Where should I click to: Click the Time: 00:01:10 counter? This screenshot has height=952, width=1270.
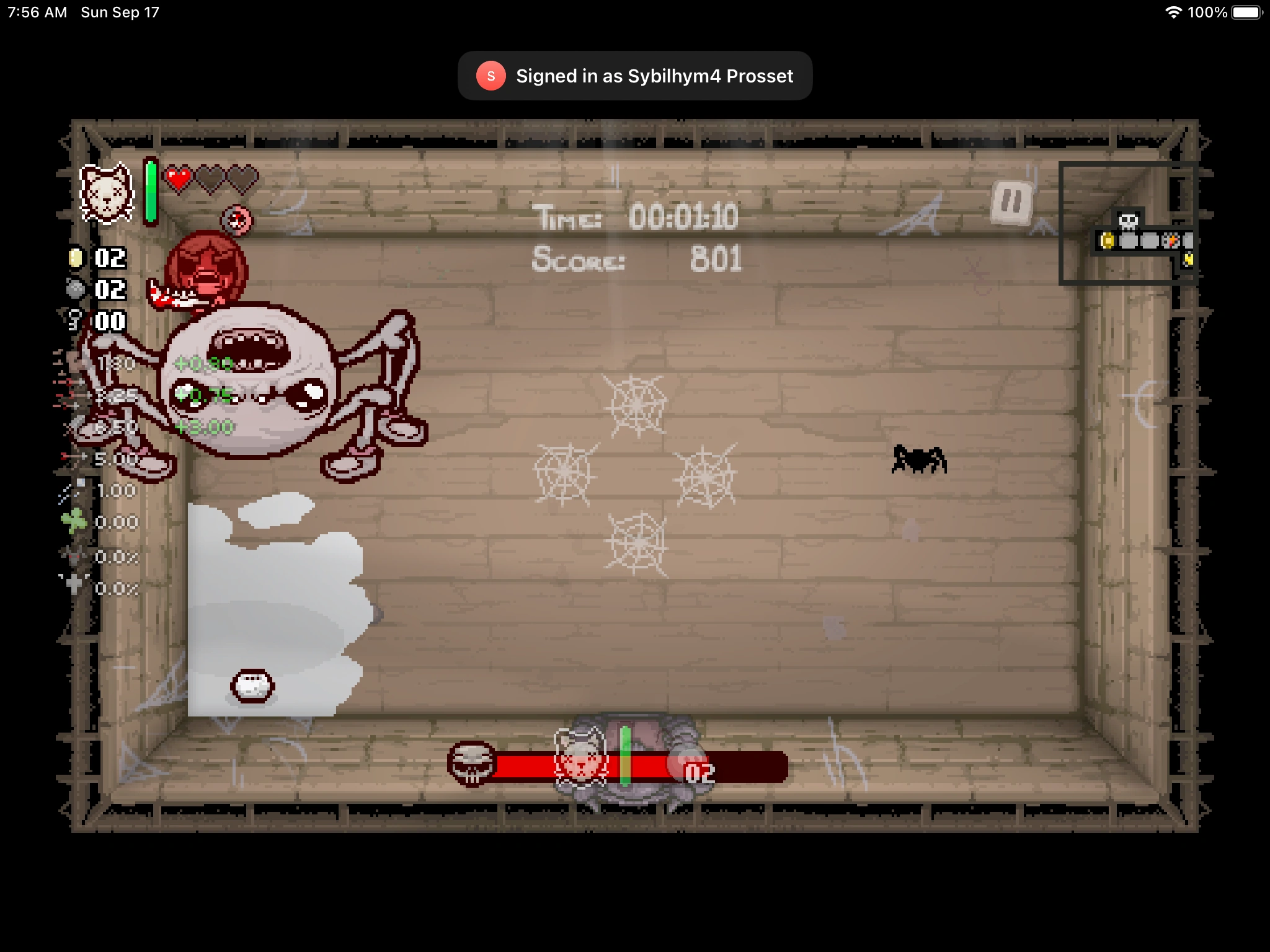point(636,217)
